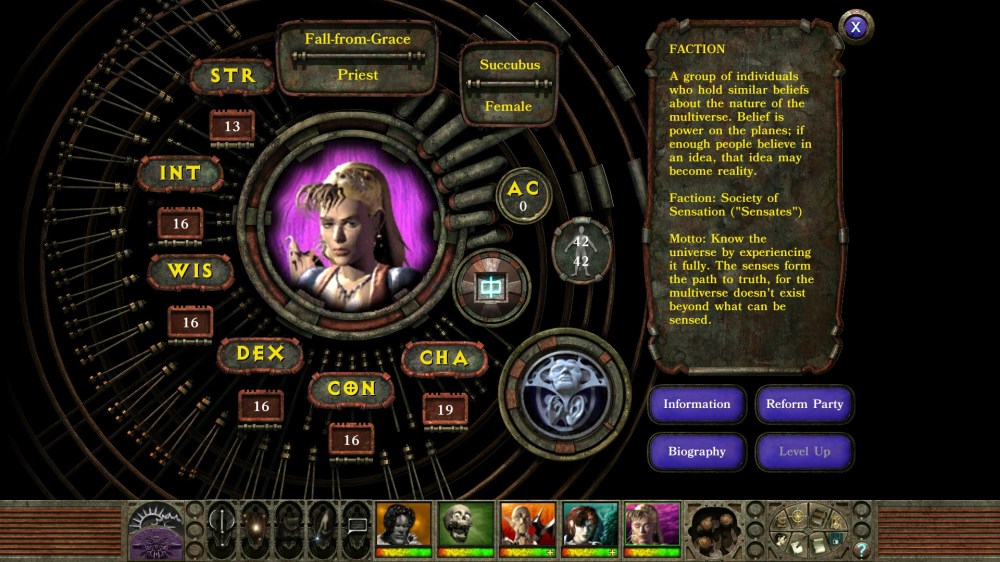Select the Level Up button

(x=804, y=451)
